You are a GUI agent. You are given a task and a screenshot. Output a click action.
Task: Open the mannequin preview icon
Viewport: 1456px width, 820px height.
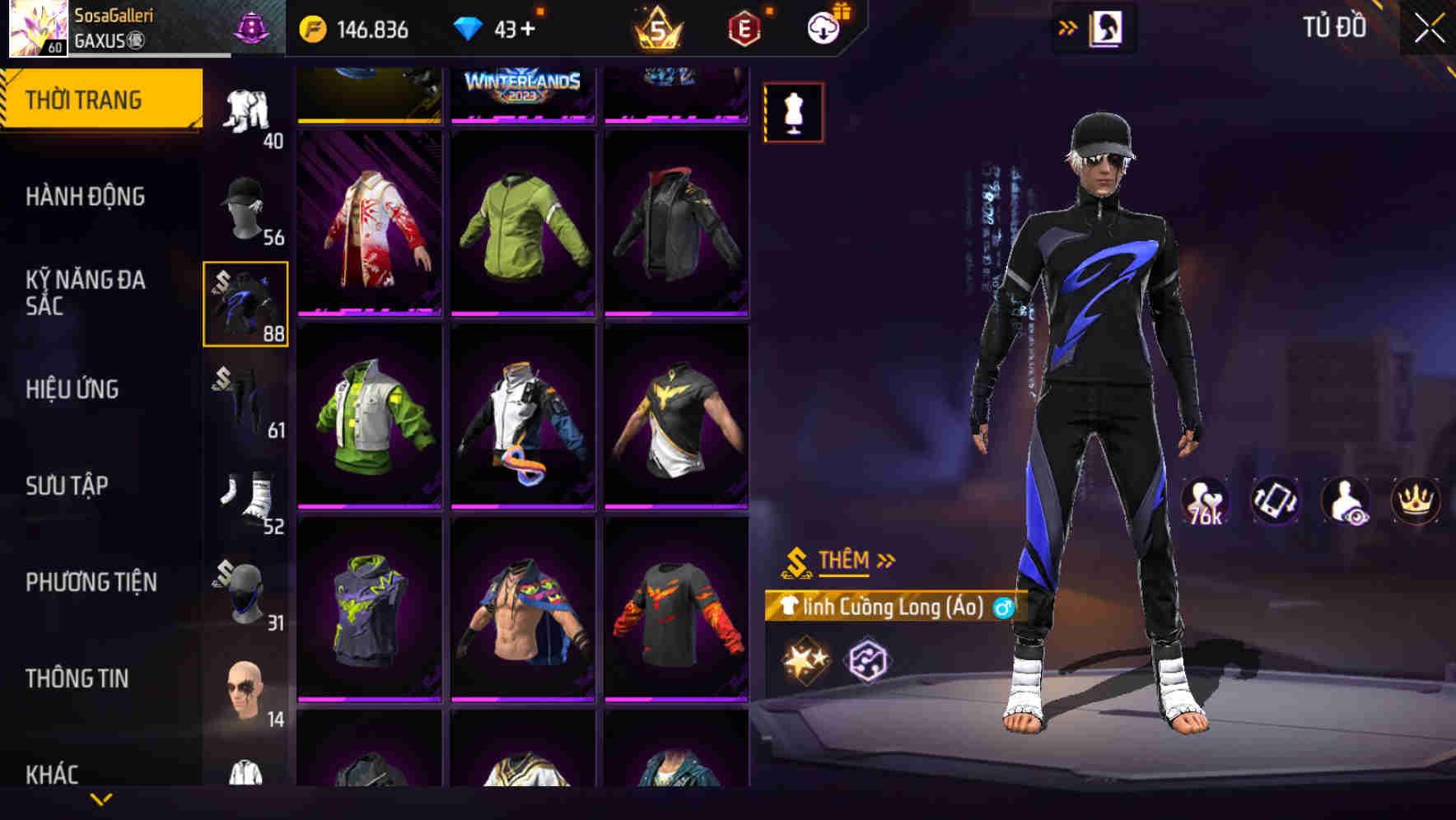(793, 112)
